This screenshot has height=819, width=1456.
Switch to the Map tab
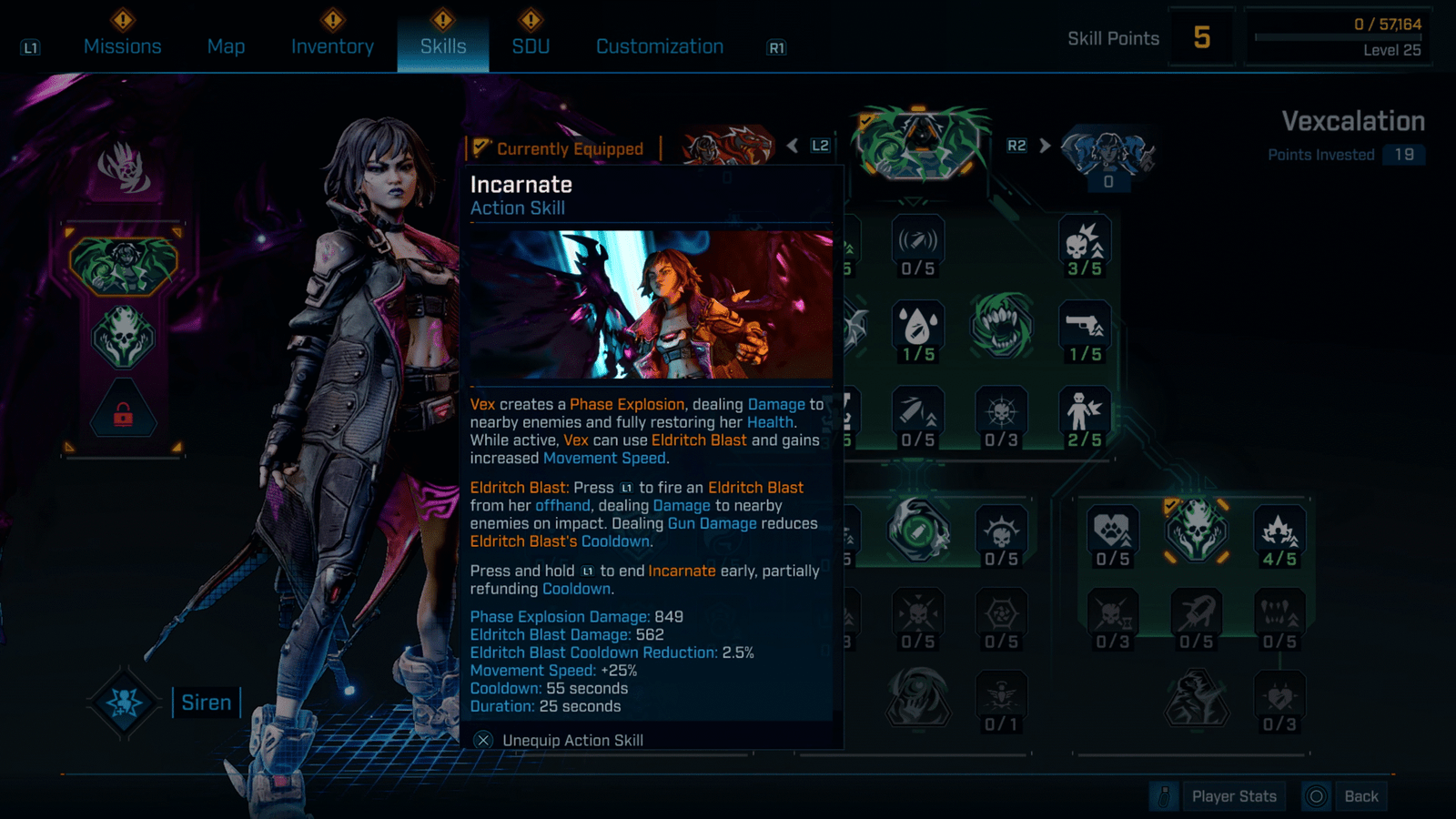coord(226,46)
